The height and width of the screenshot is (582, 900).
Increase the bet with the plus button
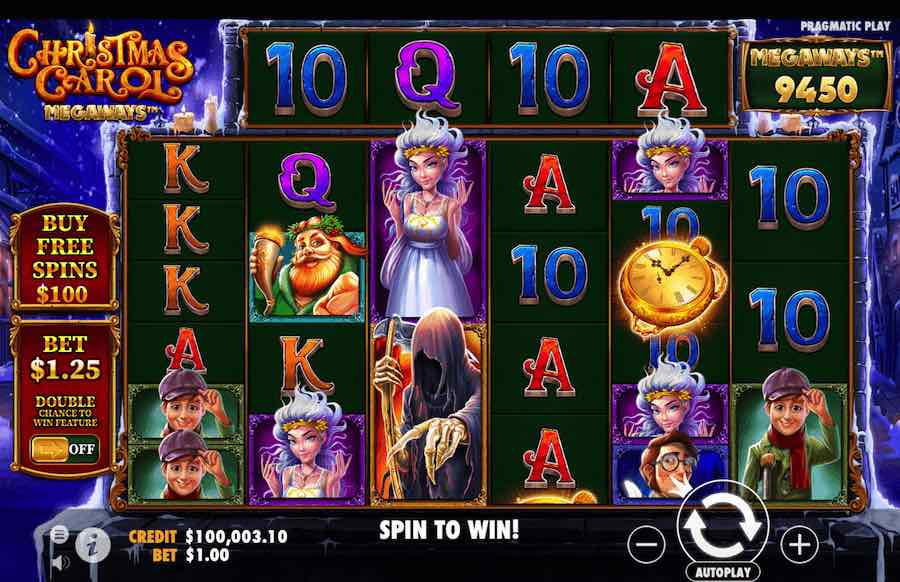(x=799, y=543)
